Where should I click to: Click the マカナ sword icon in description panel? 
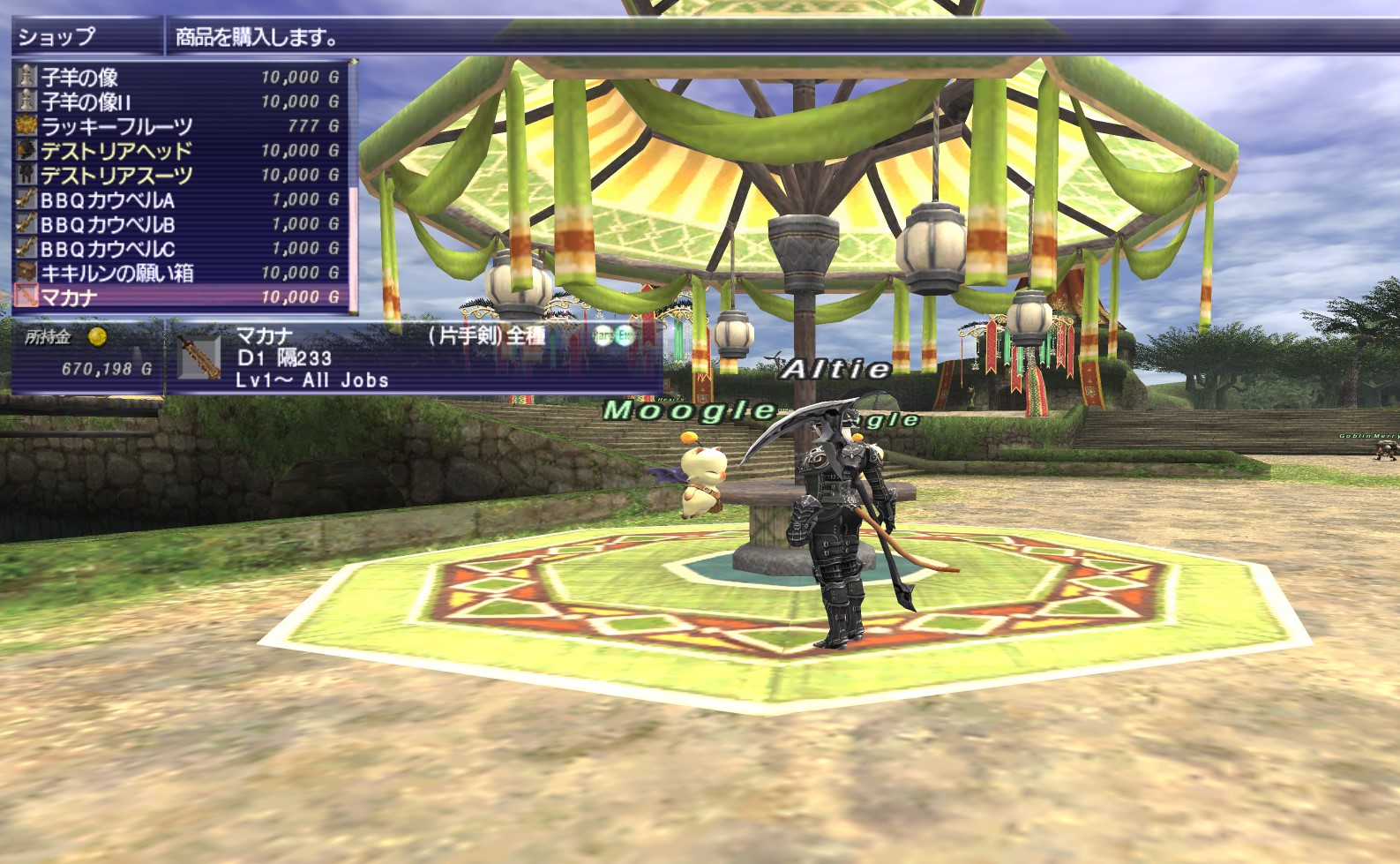tap(199, 358)
